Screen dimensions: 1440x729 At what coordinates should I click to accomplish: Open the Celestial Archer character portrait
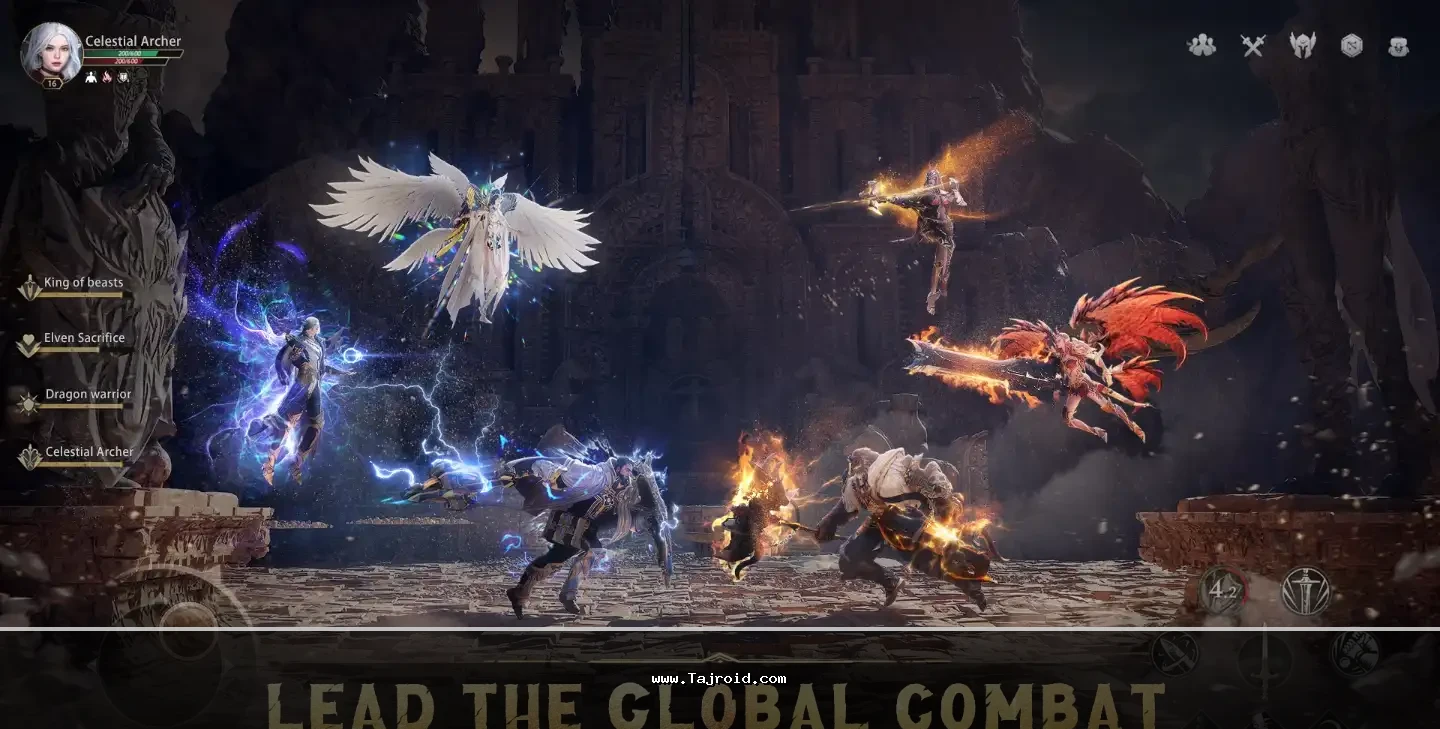[51, 52]
